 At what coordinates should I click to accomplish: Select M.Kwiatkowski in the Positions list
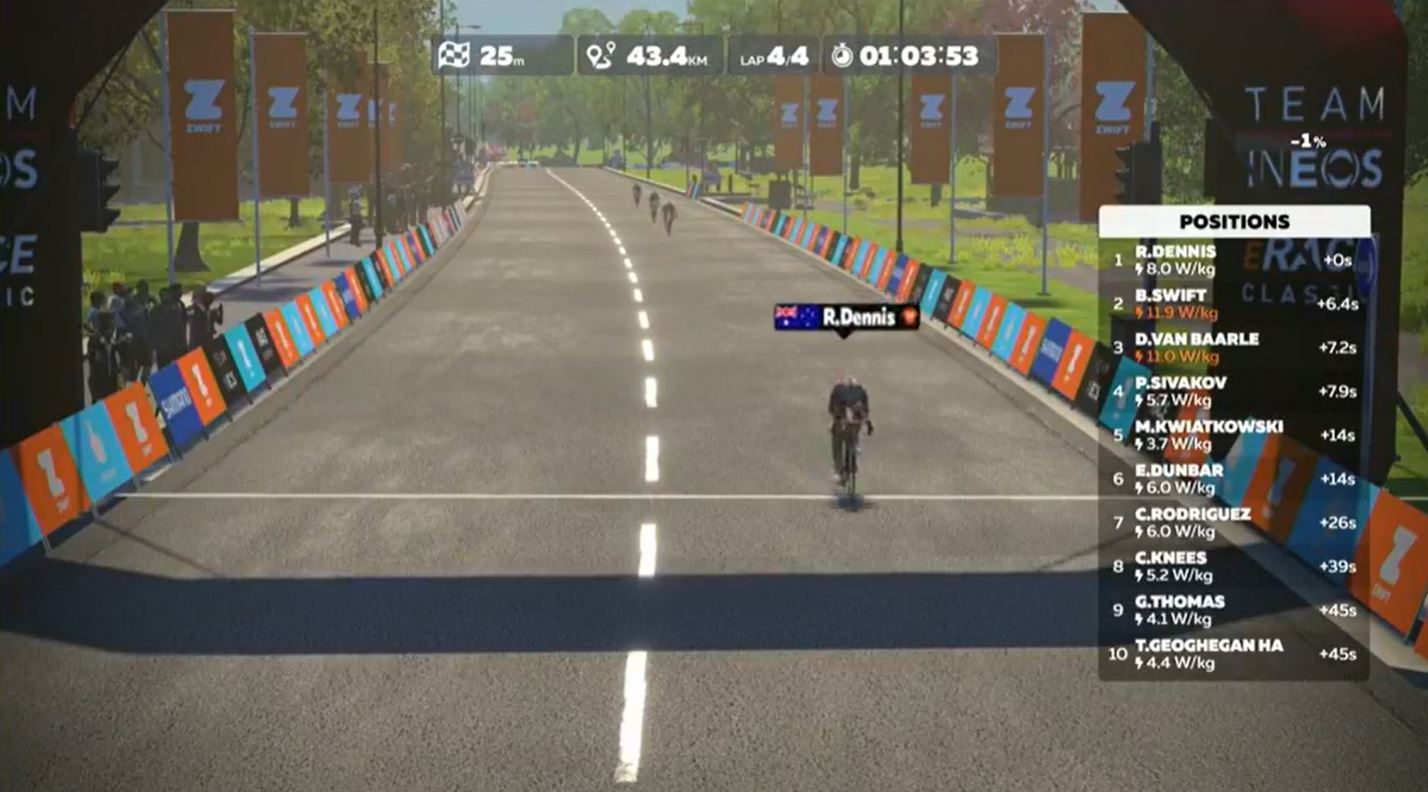click(1233, 435)
